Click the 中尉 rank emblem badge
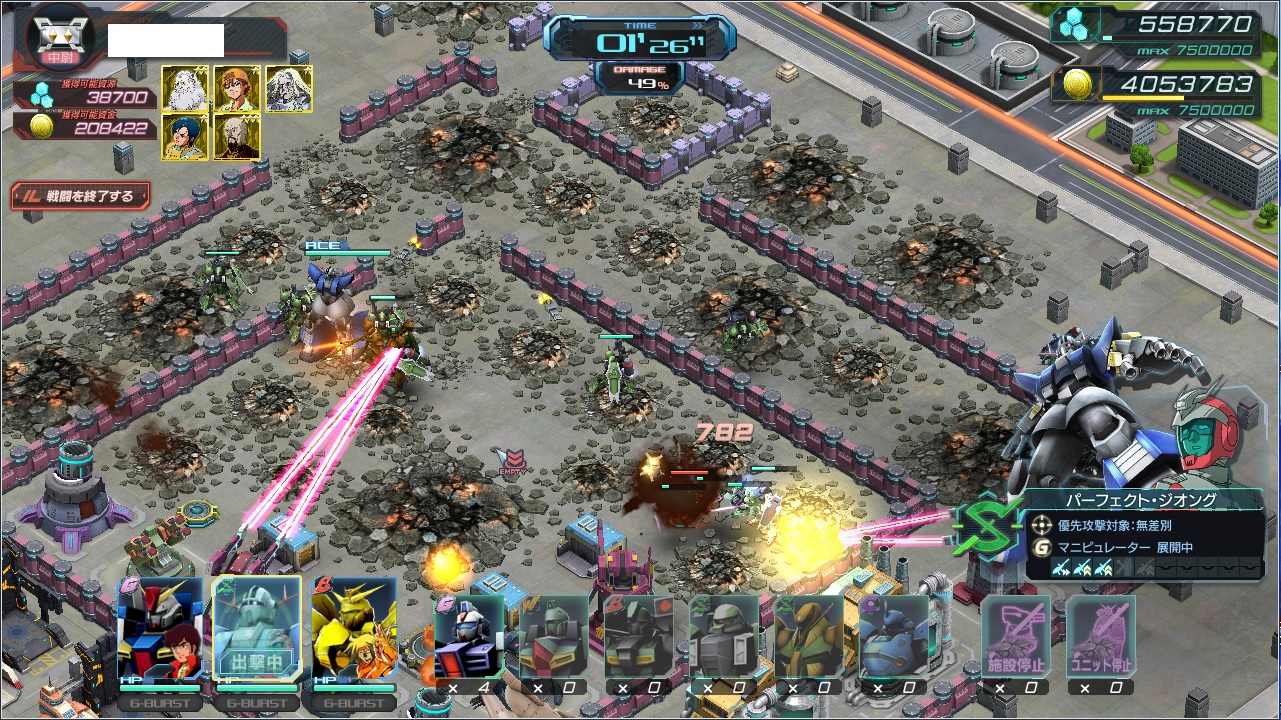This screenshot has height=720, width=1281. (x=60, y=38)
